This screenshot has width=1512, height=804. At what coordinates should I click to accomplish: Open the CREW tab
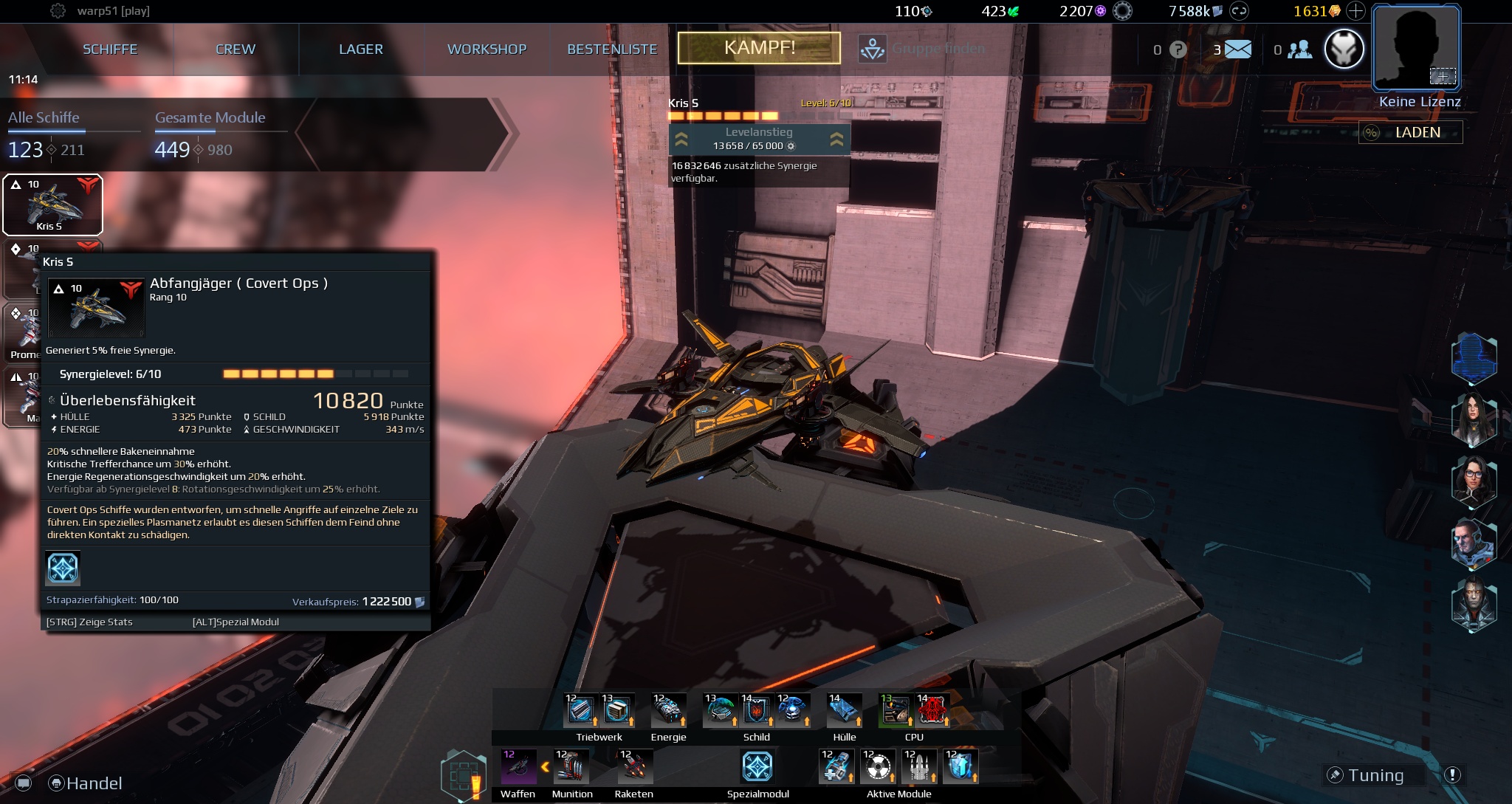[234, 49]
